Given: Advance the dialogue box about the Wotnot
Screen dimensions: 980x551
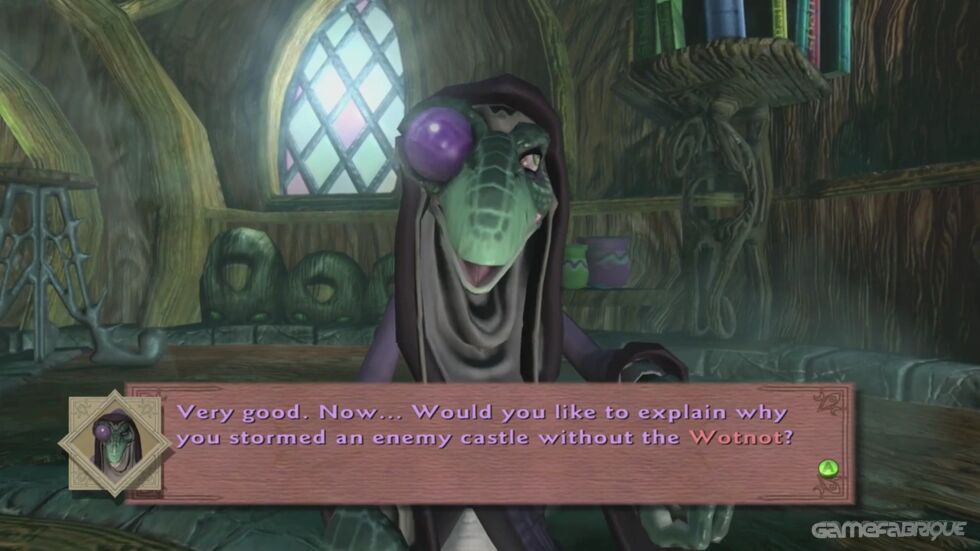Looking at the screenshot, I should click(826, 467).
